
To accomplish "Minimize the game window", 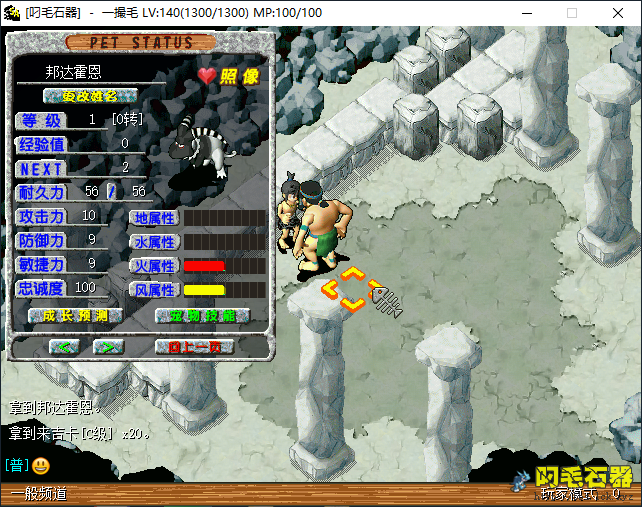I will click(526, 13).
